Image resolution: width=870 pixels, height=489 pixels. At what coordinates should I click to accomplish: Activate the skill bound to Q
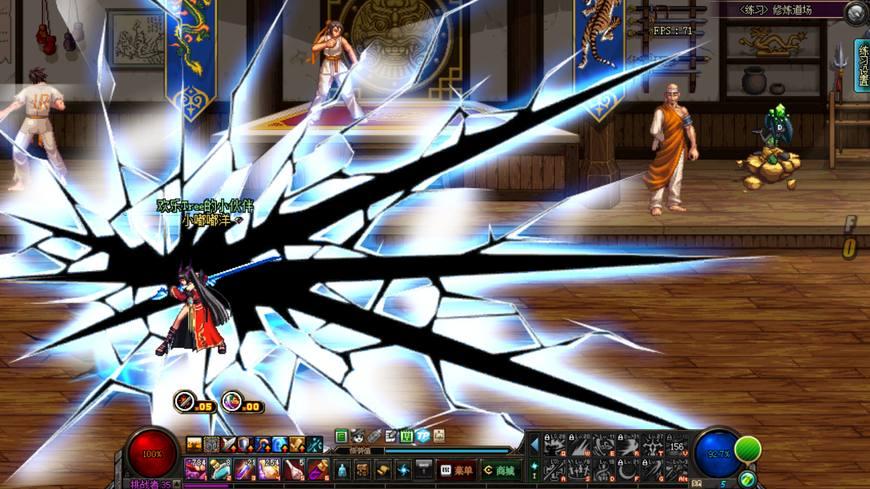point(554,446)
